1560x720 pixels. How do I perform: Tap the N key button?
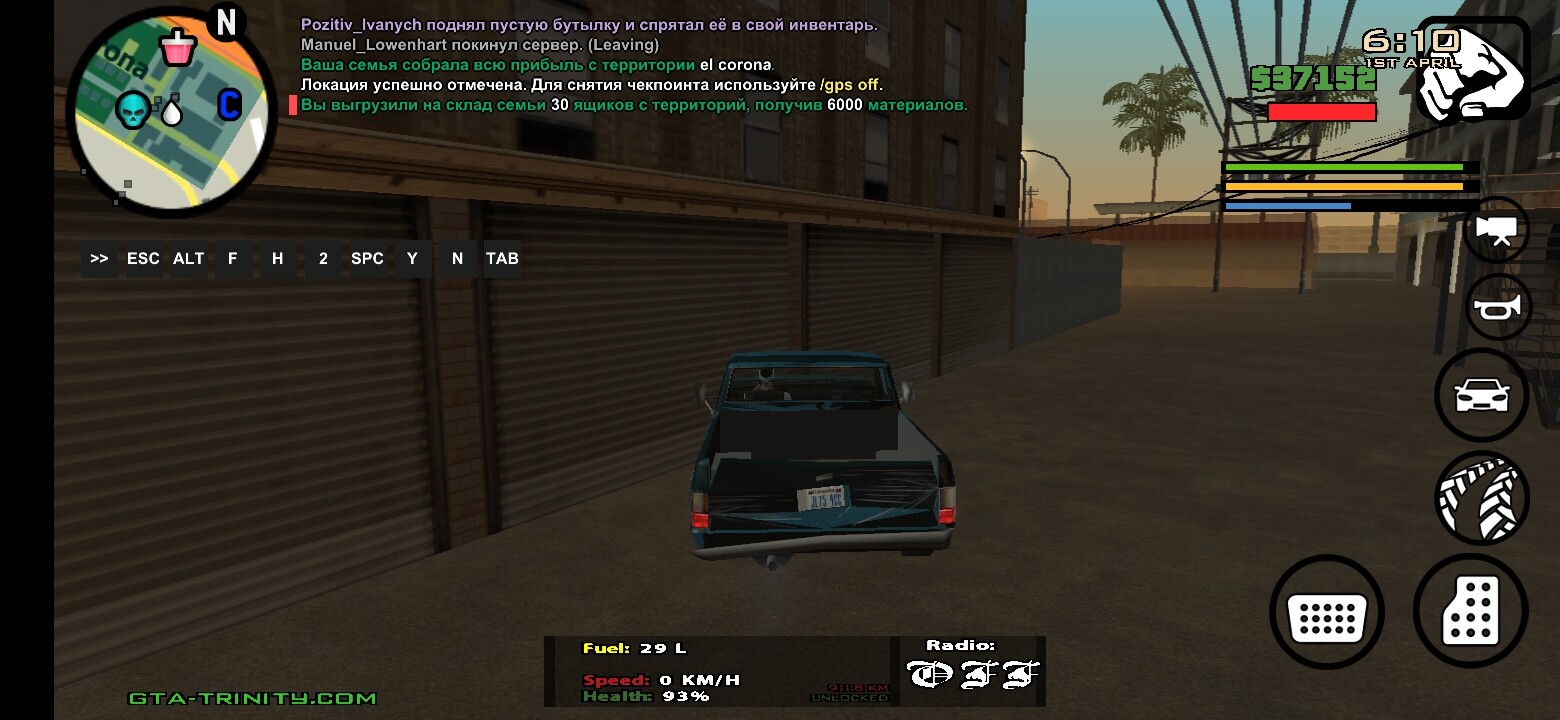[x=457, y=258]
